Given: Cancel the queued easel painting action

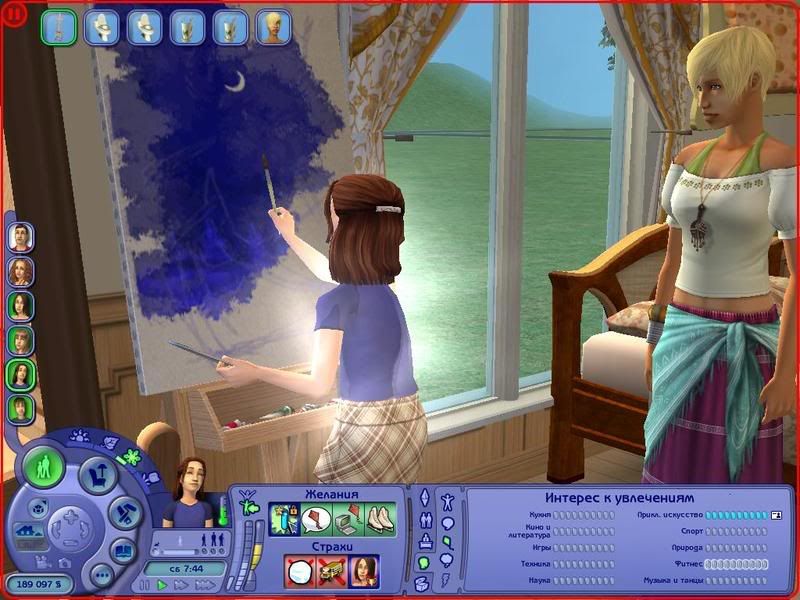Looking at the screenshot, I should click(59, 27).
